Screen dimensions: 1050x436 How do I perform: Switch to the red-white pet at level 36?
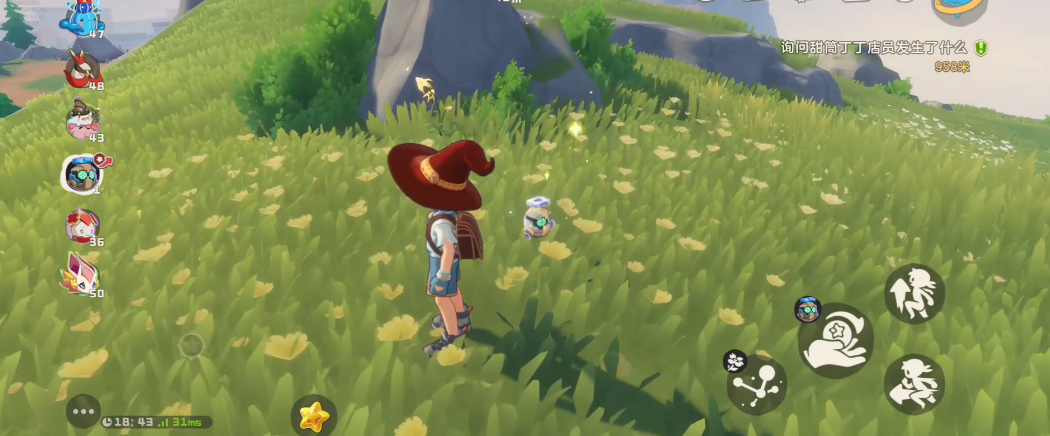click(x=83, y=225)
